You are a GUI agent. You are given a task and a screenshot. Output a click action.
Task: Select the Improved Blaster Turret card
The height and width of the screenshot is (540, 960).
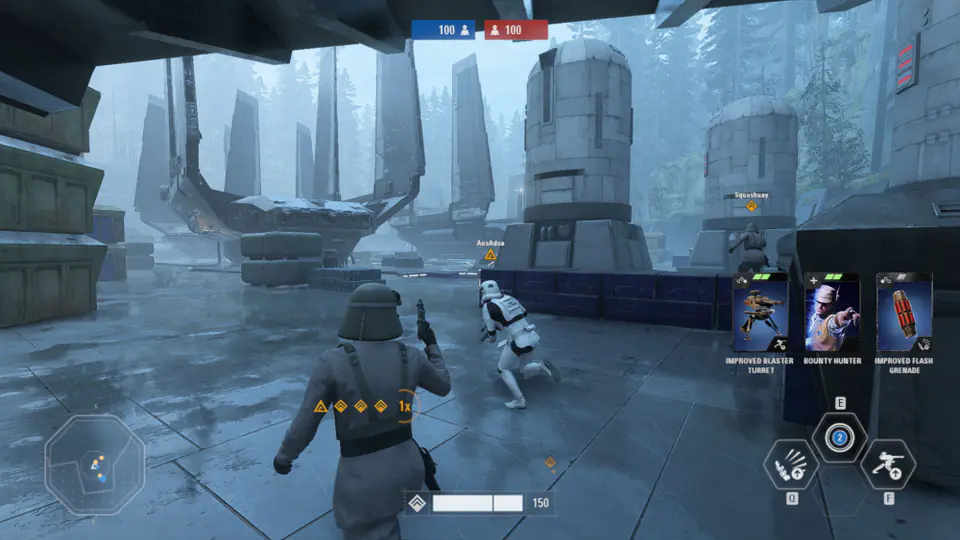760,312
